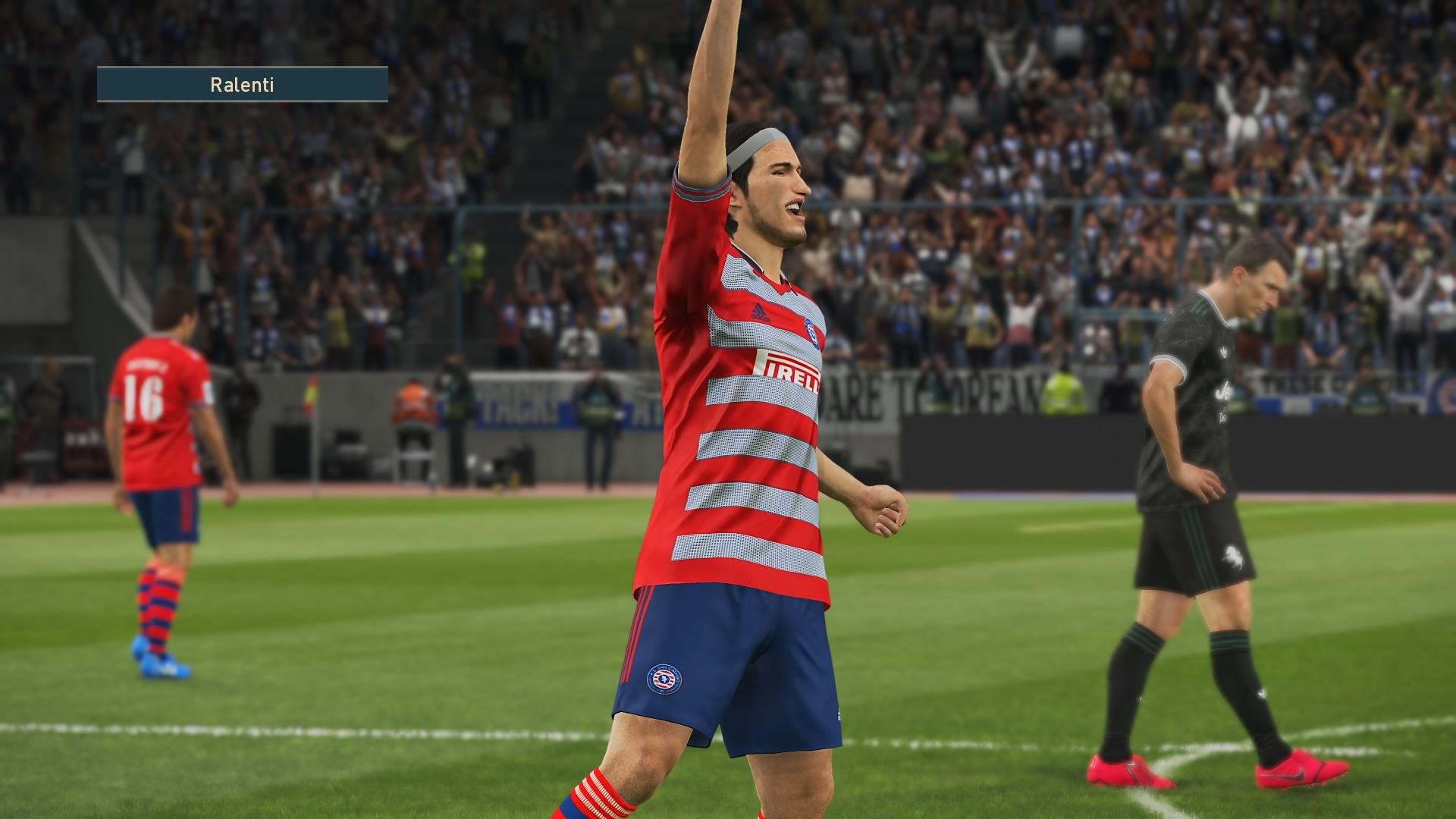Click the Ralenti replay banner
Viewport: 1456px width, 819px height.
coord(242,84)
